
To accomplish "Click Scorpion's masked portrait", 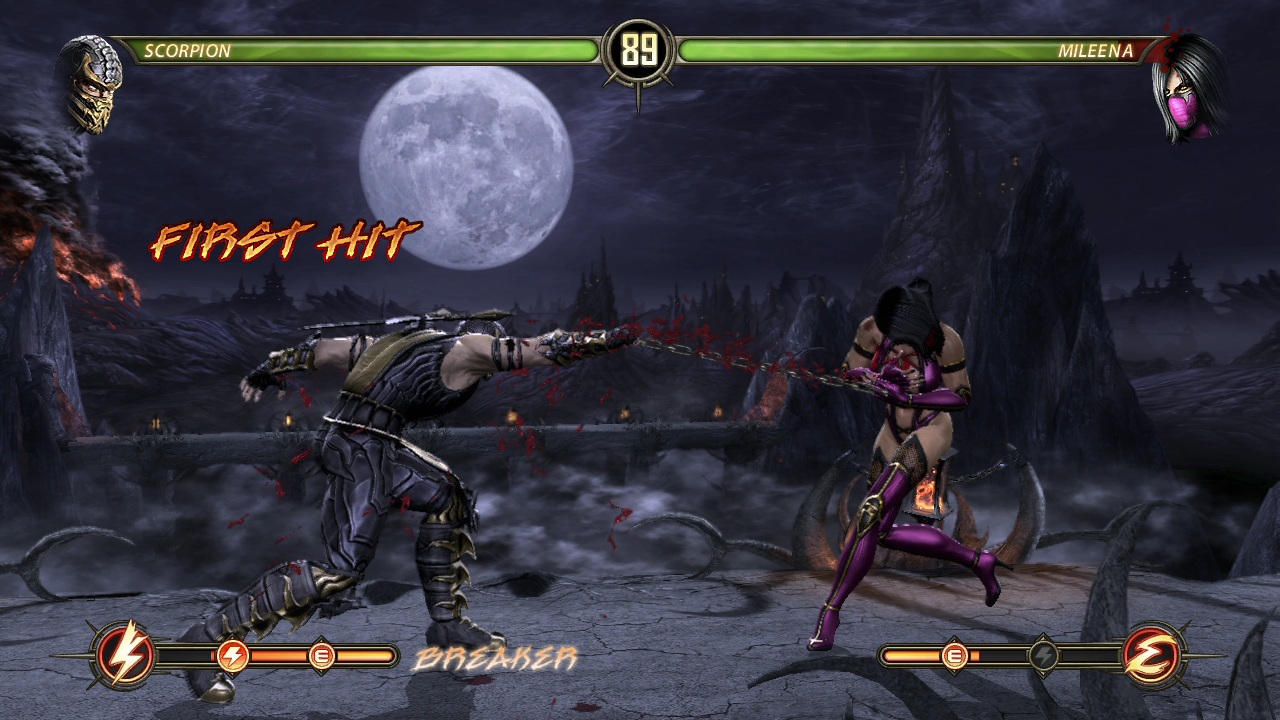I will (x=92, y=85).
